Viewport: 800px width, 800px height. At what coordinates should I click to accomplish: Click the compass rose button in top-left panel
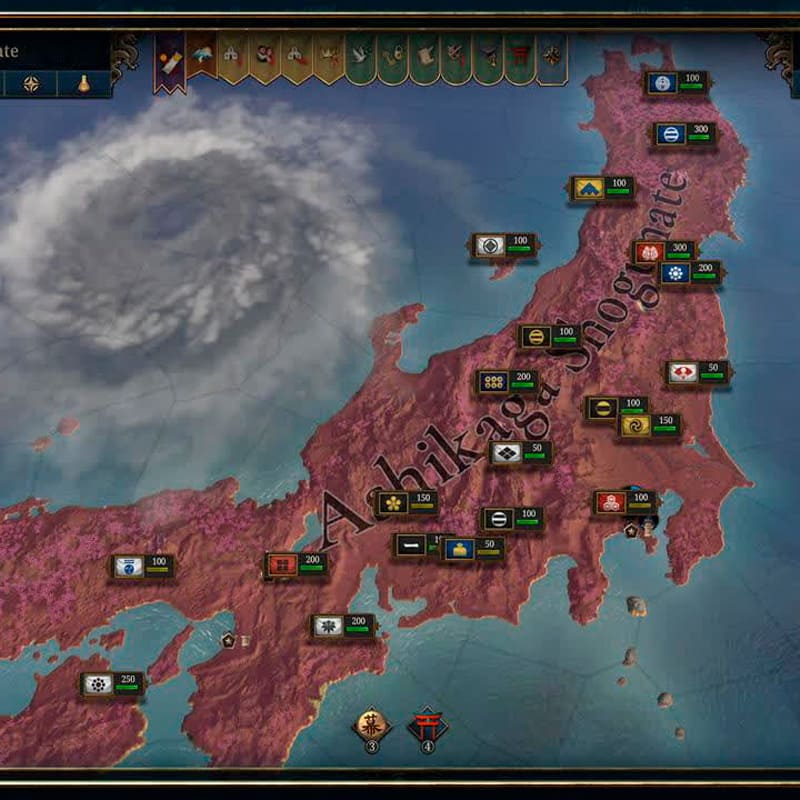click(x=32, y=84)
